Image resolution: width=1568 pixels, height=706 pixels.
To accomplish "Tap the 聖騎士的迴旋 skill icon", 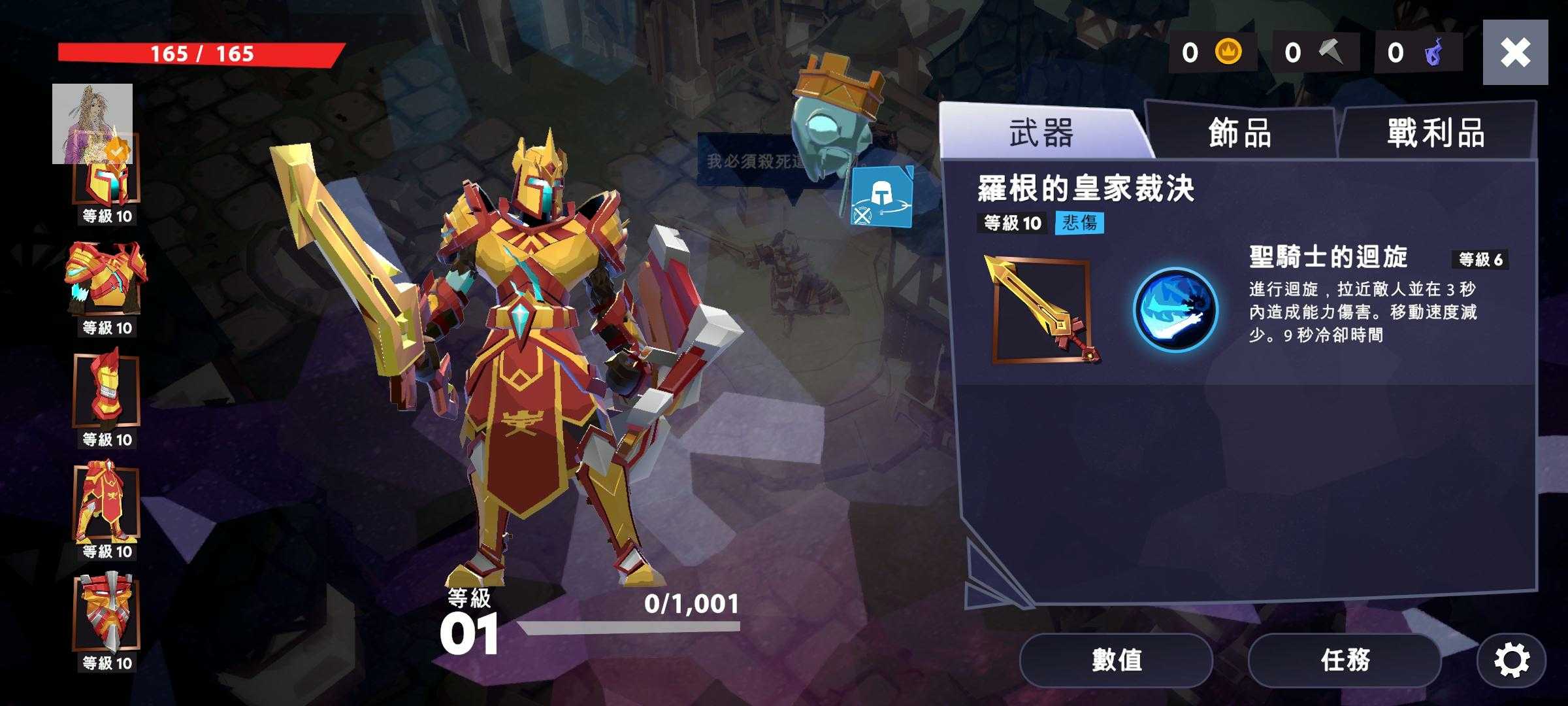I will (x=1175, y=310).
